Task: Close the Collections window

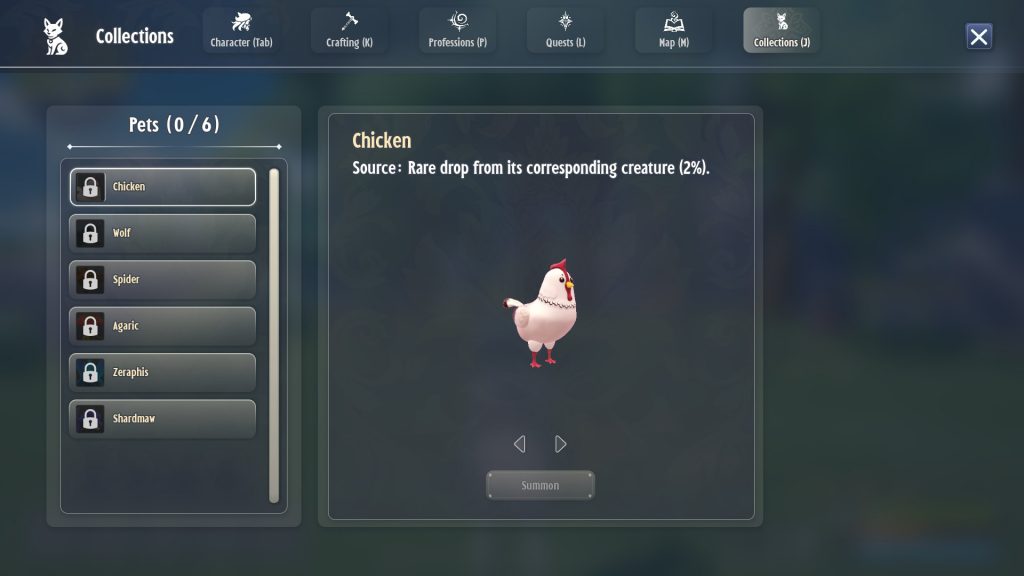Action: click(979, 37)
